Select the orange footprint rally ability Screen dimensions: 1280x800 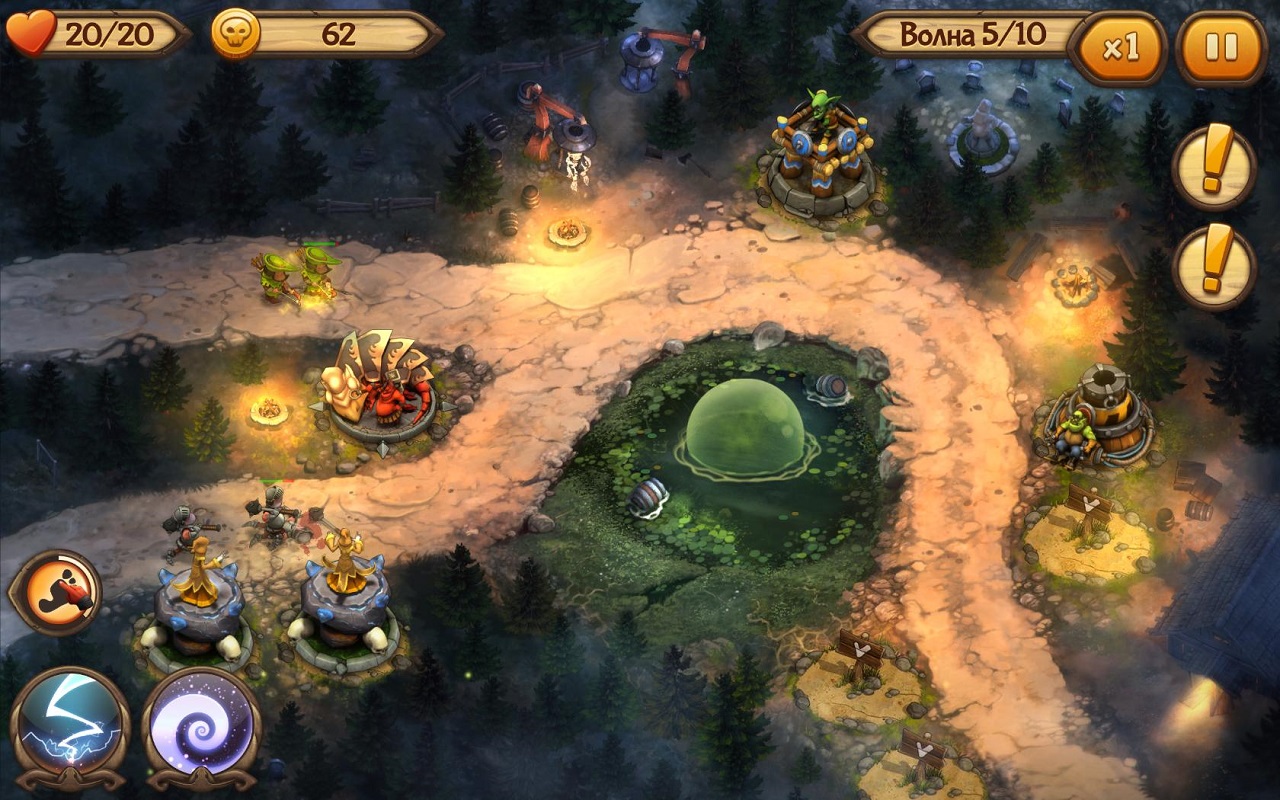(56, 592)
